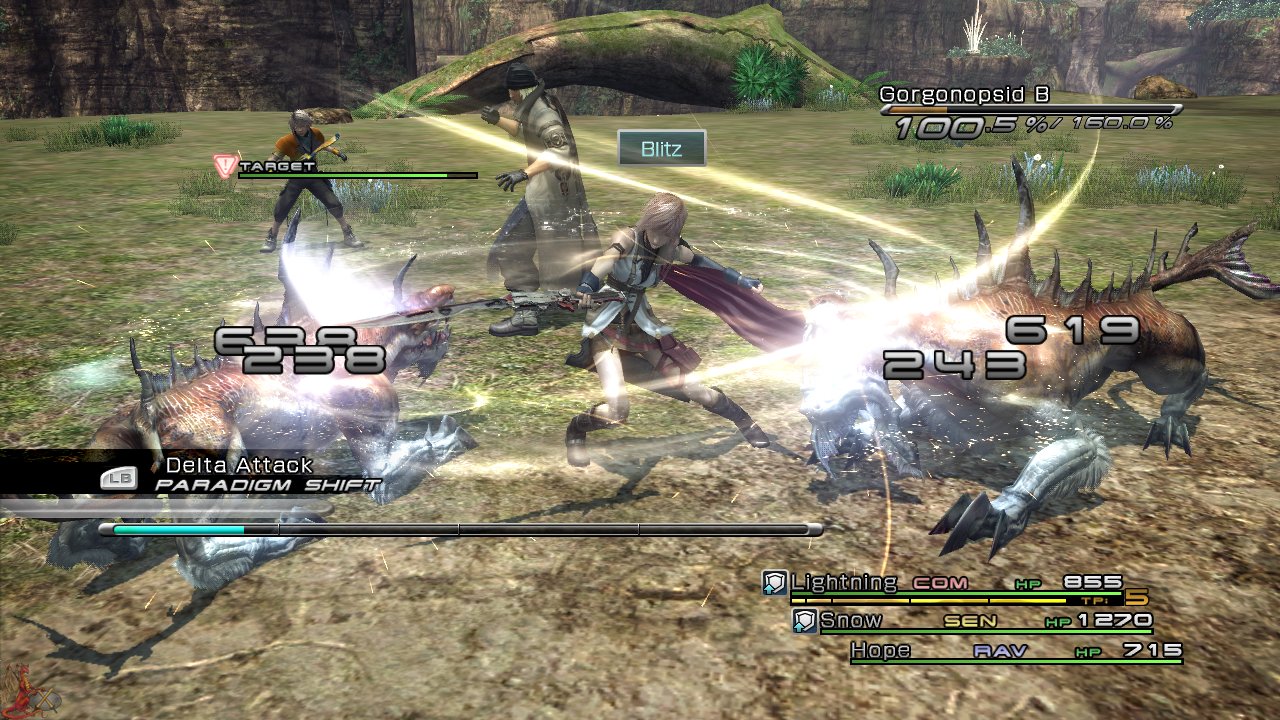
Task: Toggle the Blitz command banner
Action: pos(664,149)
